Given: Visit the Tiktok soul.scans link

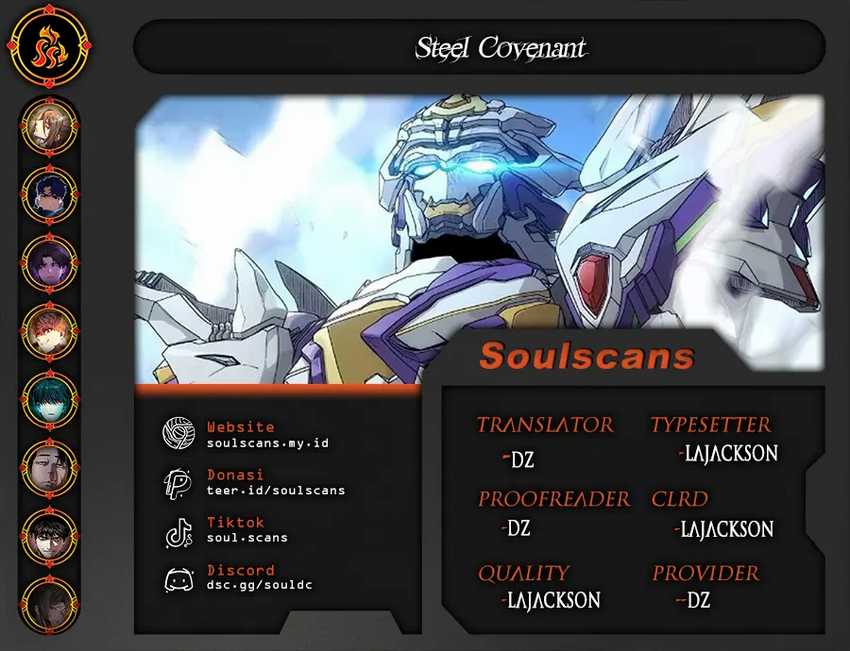Looking at the screenshot, I should click(247, 537).
